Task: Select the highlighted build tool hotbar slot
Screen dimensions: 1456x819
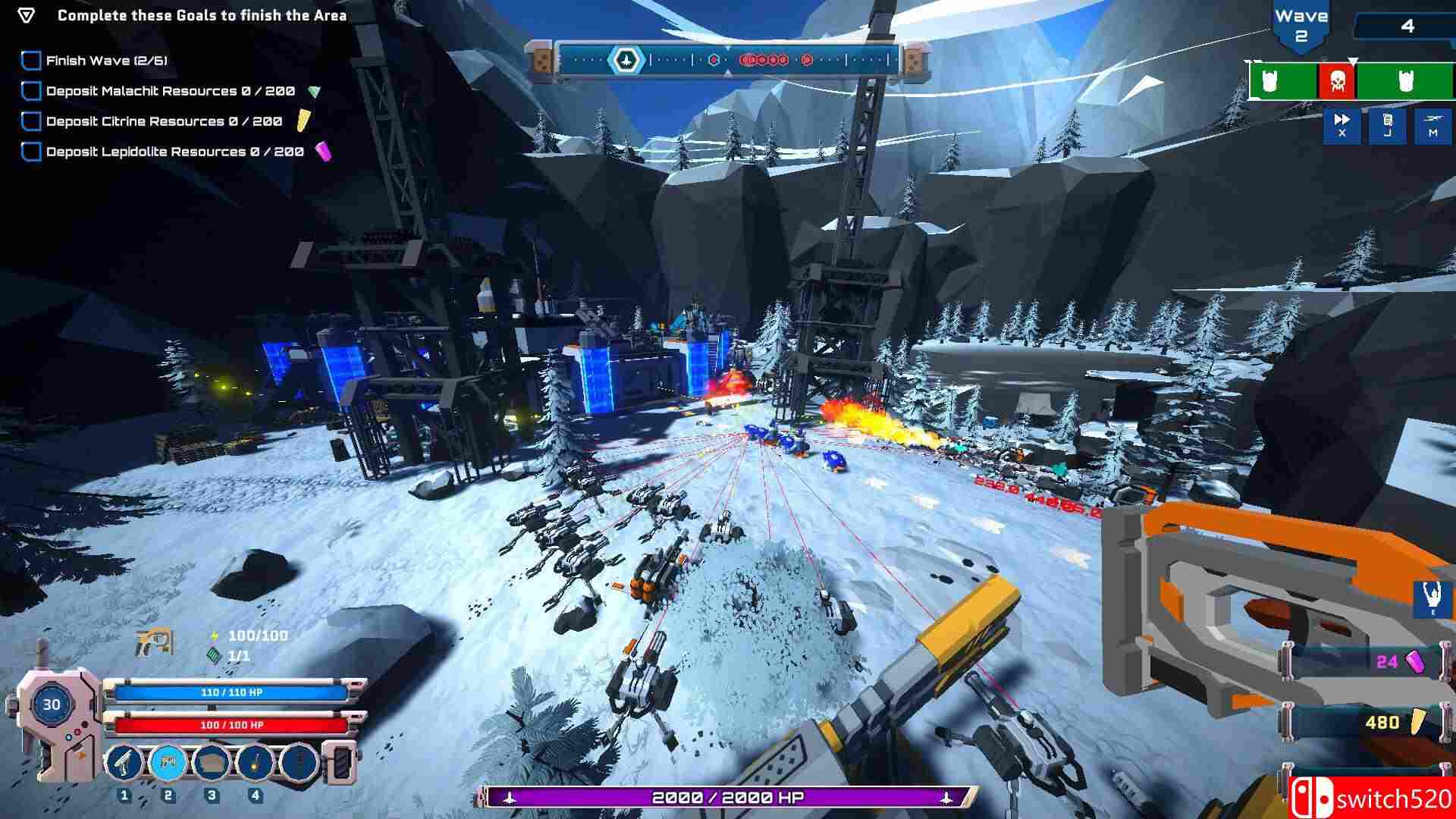Action: (x=168, y=762)
